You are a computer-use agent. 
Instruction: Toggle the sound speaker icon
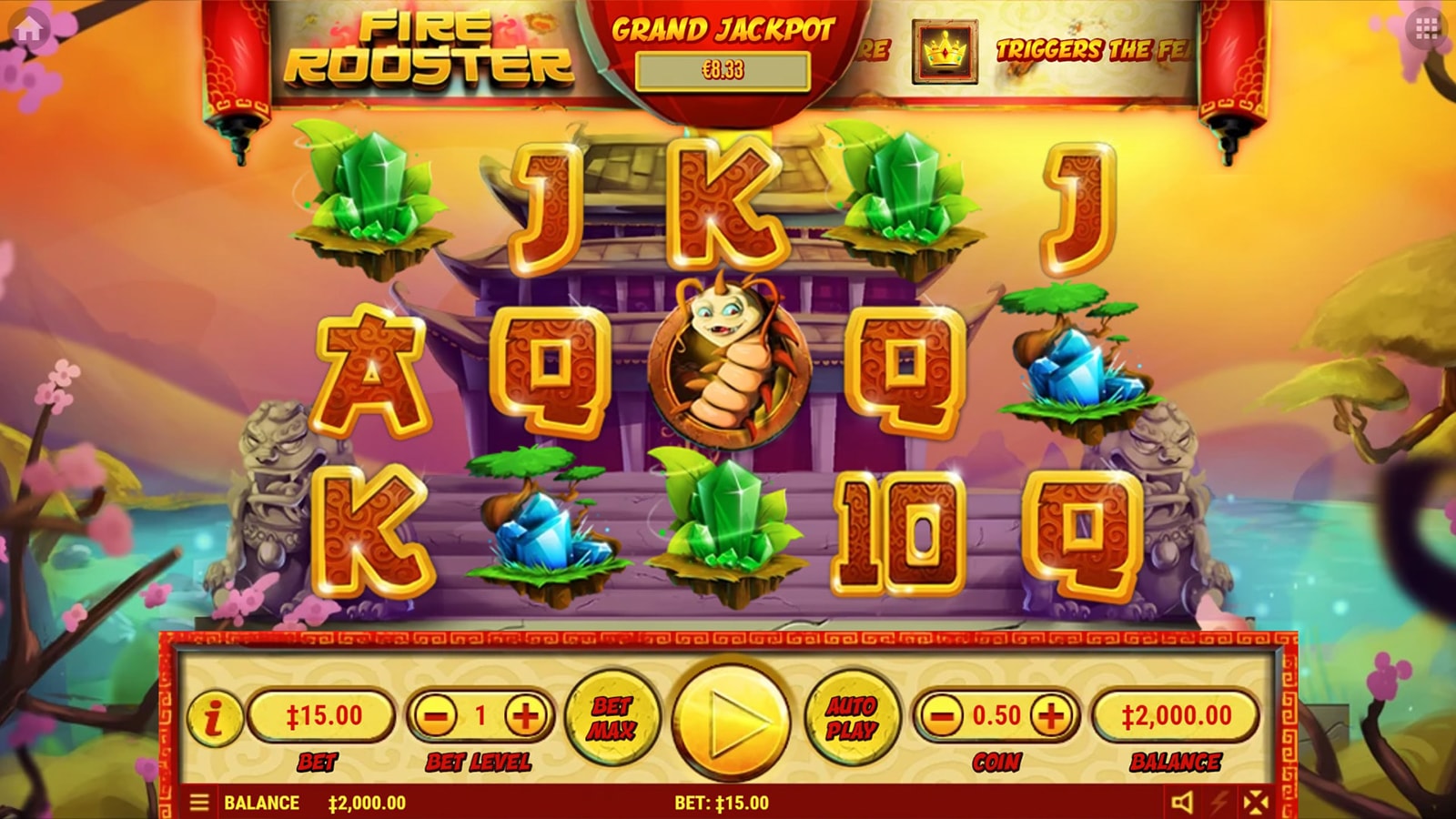pyautogui.click(x=1182, y=803)
